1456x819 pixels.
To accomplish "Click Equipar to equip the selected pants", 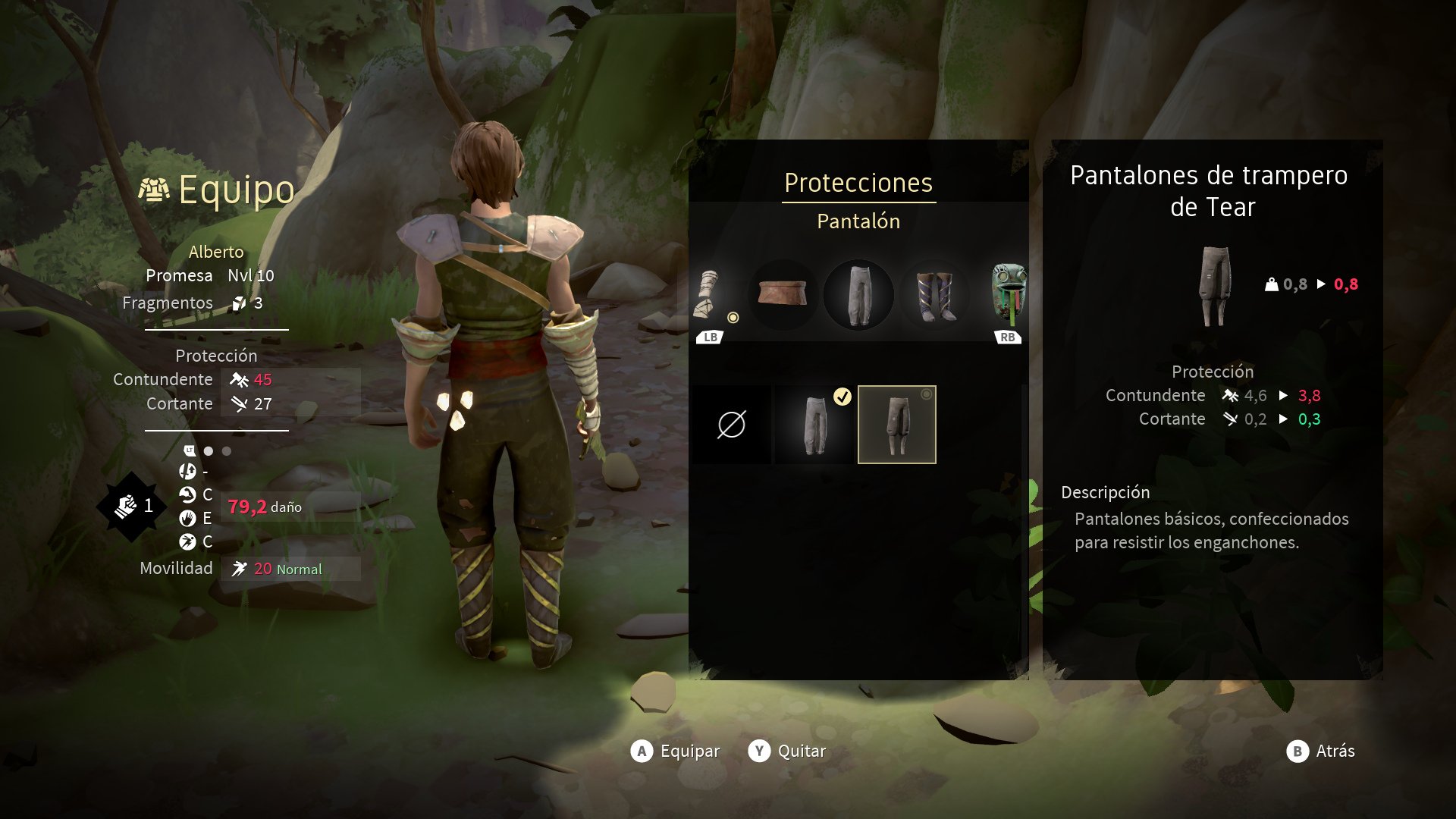I will pyautogui.click(x=675, y=751).
